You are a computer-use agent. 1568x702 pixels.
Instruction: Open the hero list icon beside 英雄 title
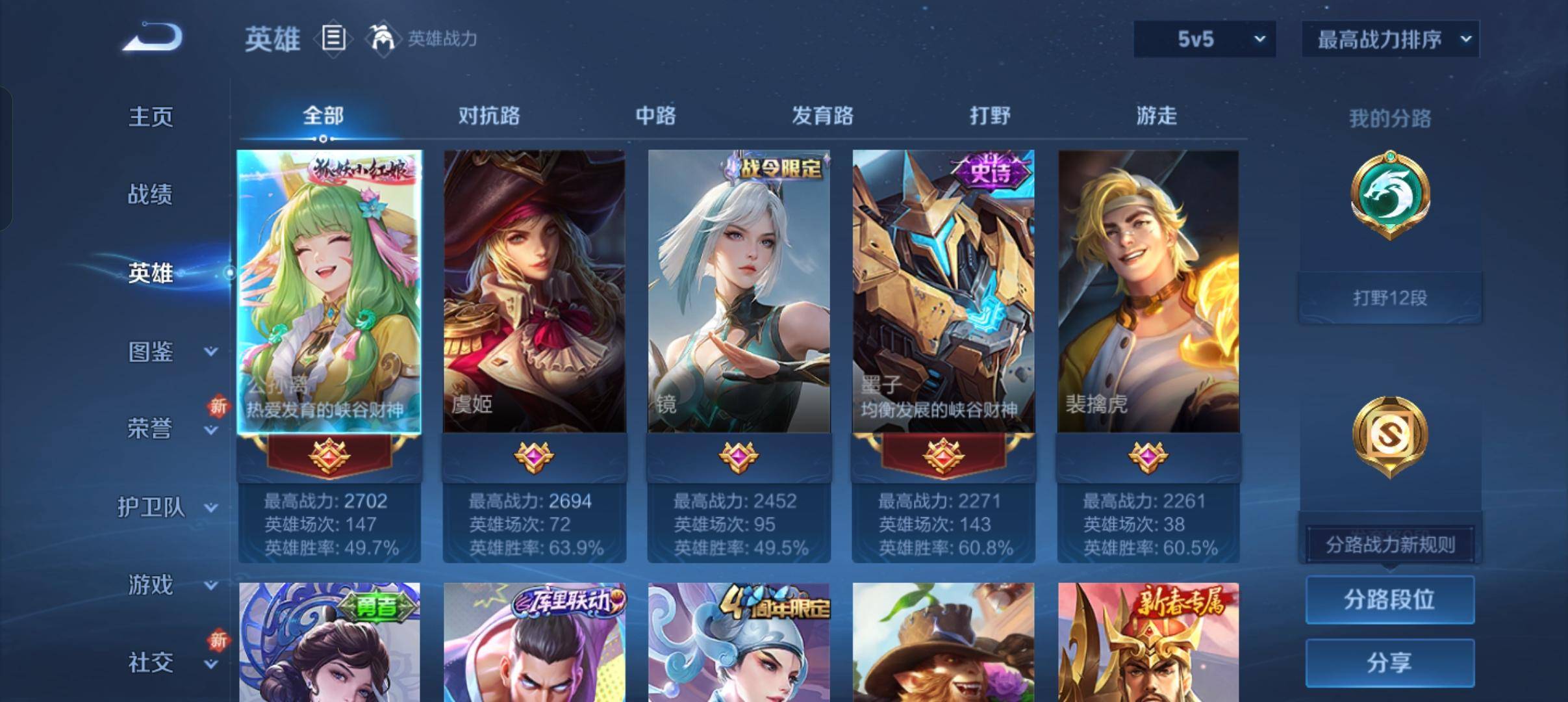[x=333, y=39]
